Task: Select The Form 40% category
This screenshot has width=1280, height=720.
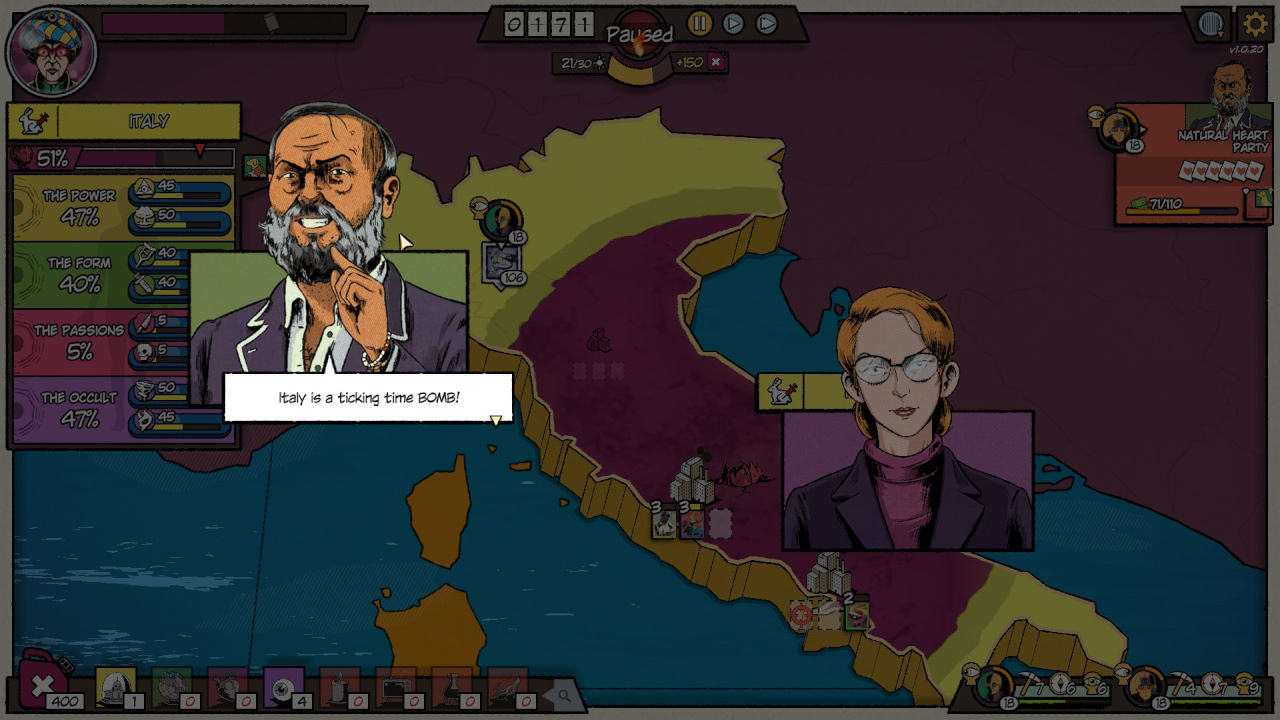Action: click(x=80, y=274)
